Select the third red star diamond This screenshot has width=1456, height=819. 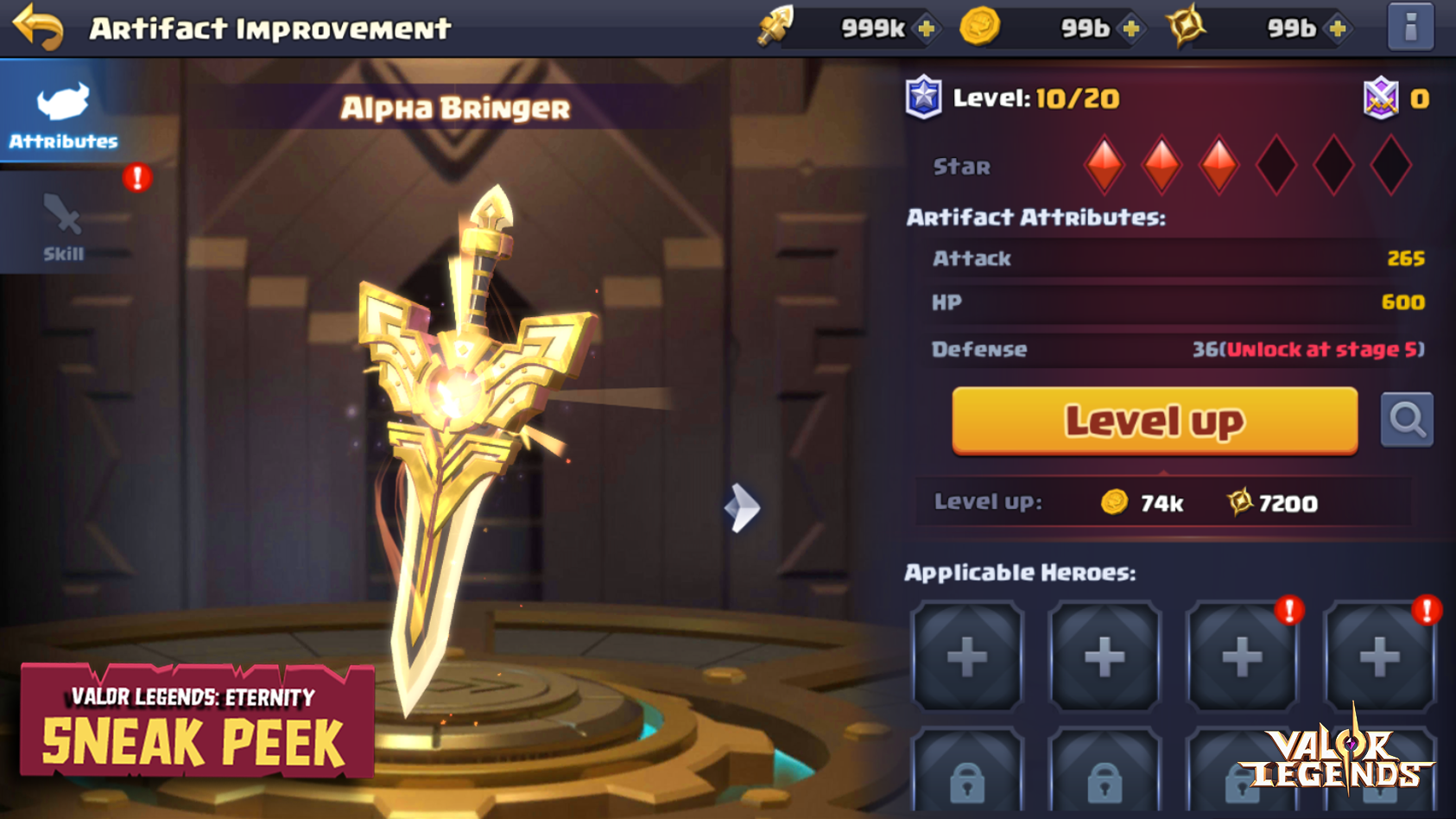[x=1220, y=162]
